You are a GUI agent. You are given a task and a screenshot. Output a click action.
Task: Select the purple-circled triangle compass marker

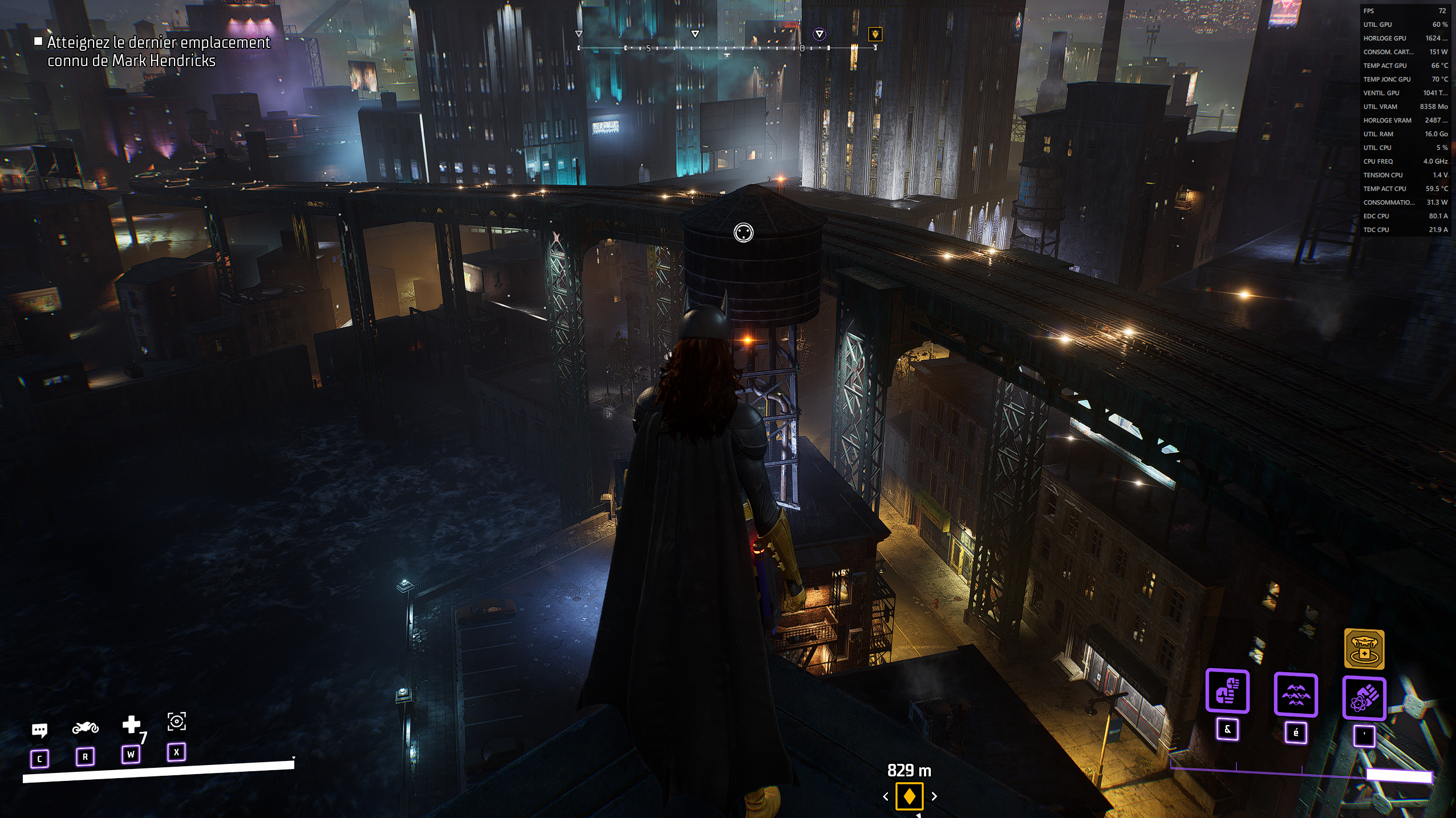point(819,34)
